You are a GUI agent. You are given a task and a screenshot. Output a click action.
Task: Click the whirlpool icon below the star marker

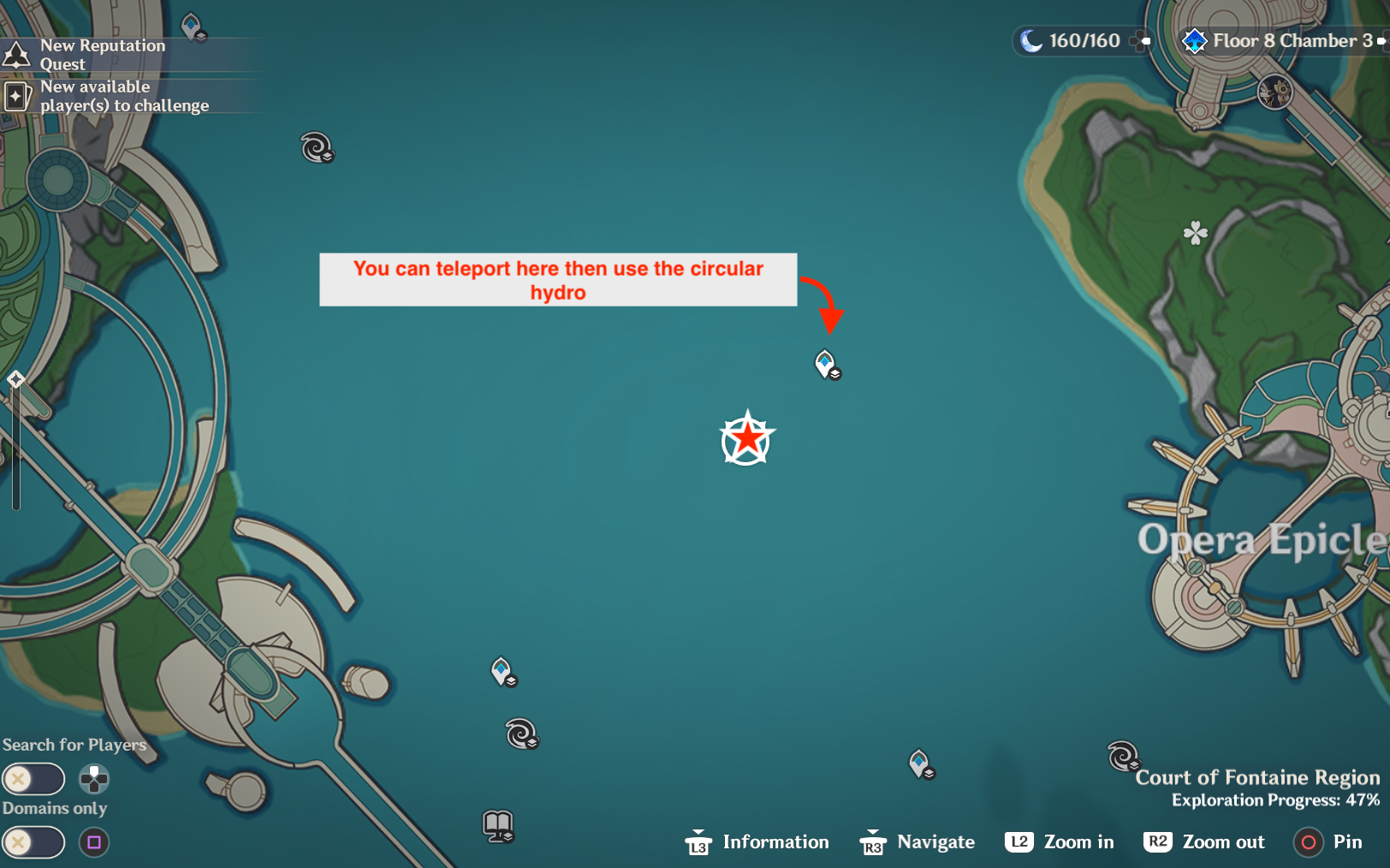point(521,734)
